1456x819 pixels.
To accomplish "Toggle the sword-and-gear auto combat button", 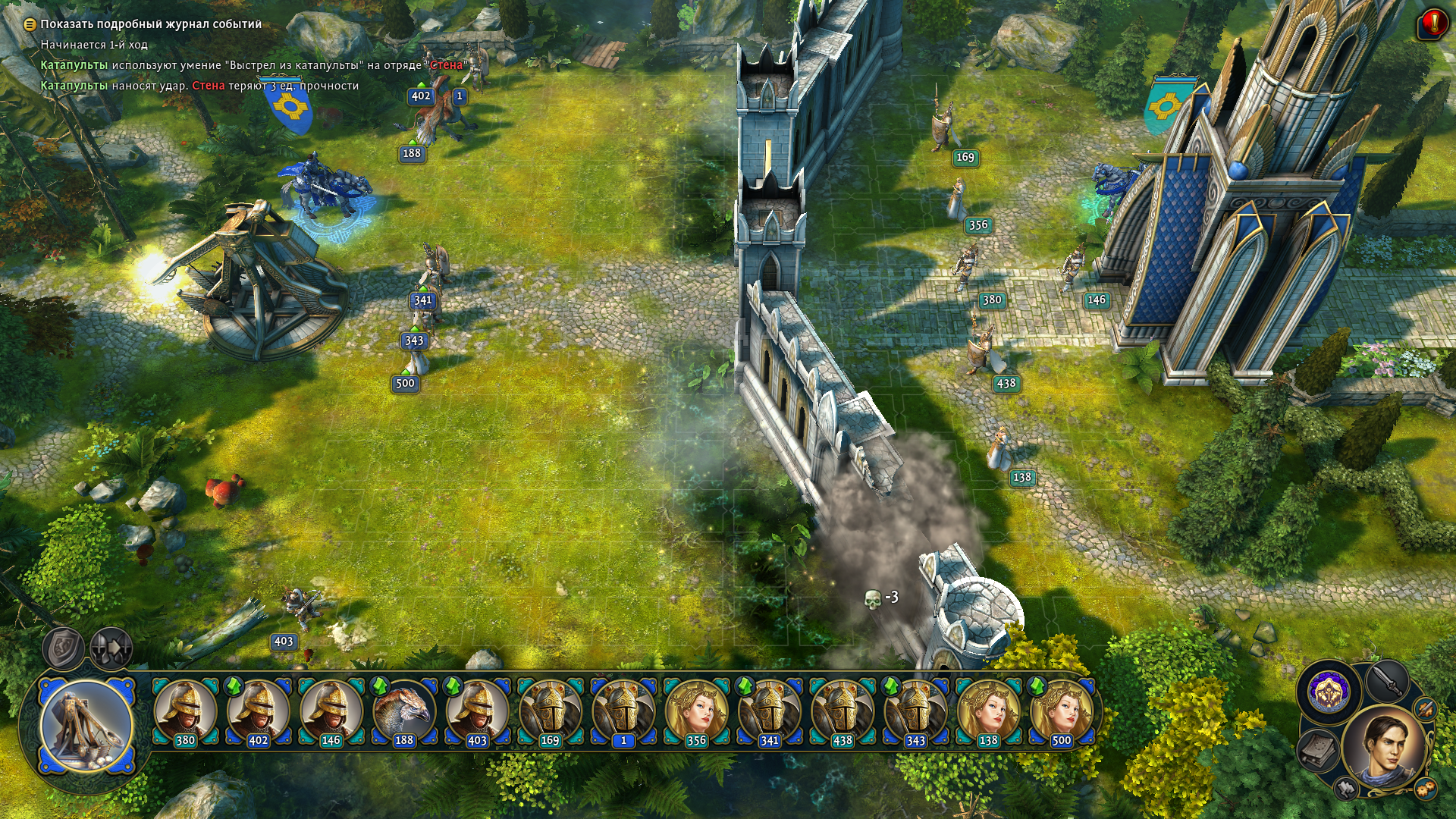I will [1426, 709].
